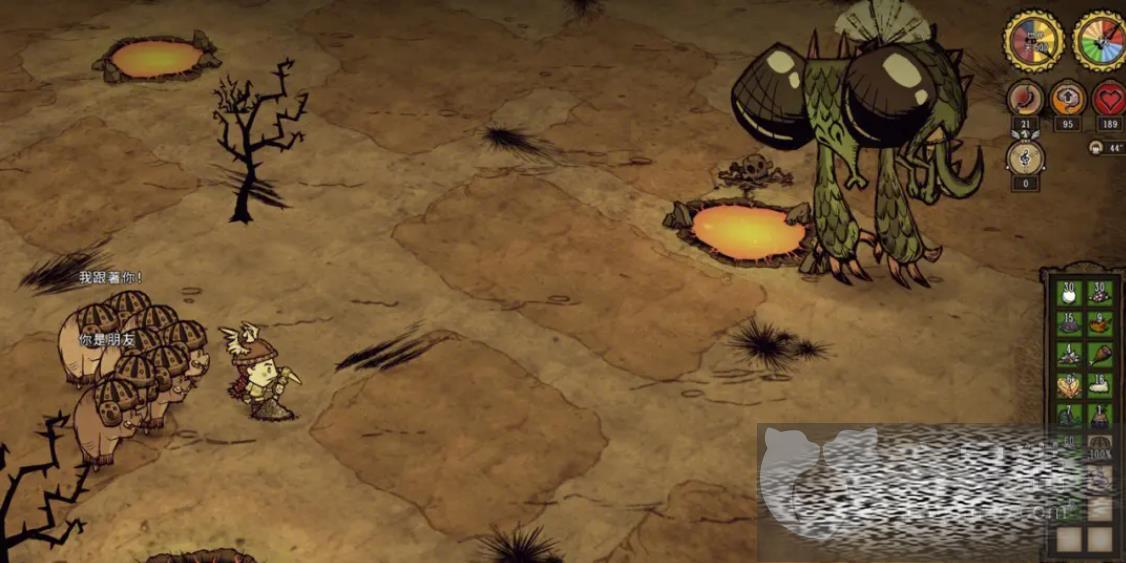Select the yellow item stack of 6
Screen dimensions: 1126x563
(x=1069, y=385)
